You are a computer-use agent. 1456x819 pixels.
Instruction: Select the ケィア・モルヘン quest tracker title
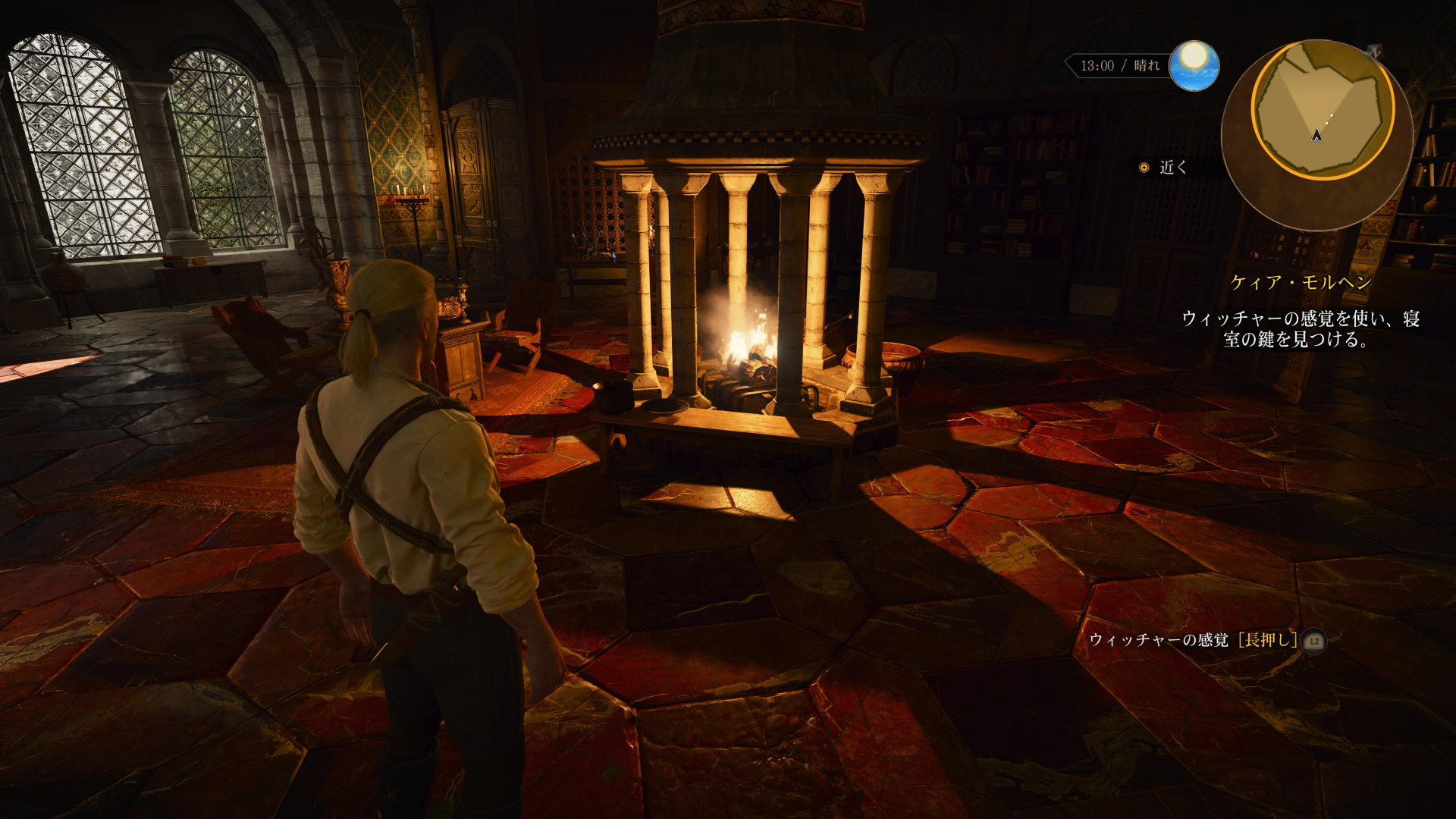[1301, 283]
